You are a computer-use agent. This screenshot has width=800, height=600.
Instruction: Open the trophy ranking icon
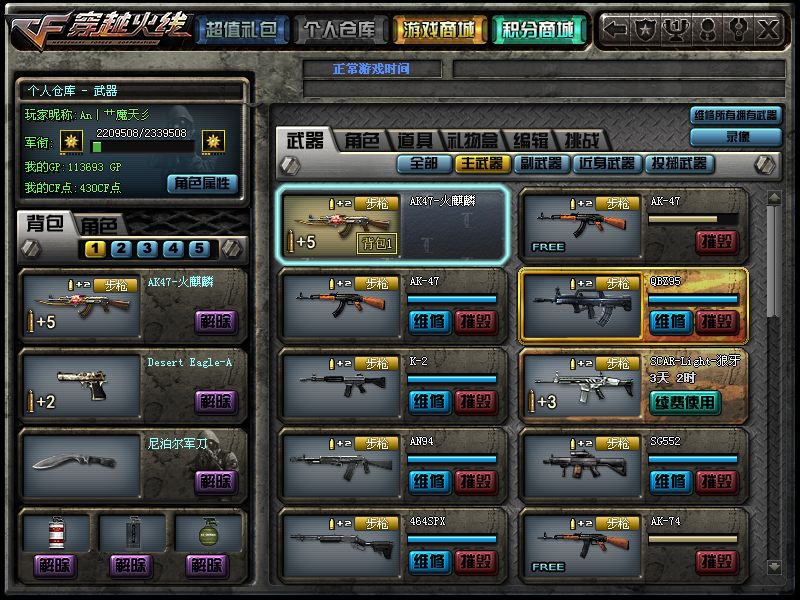(x=678, y=30)
